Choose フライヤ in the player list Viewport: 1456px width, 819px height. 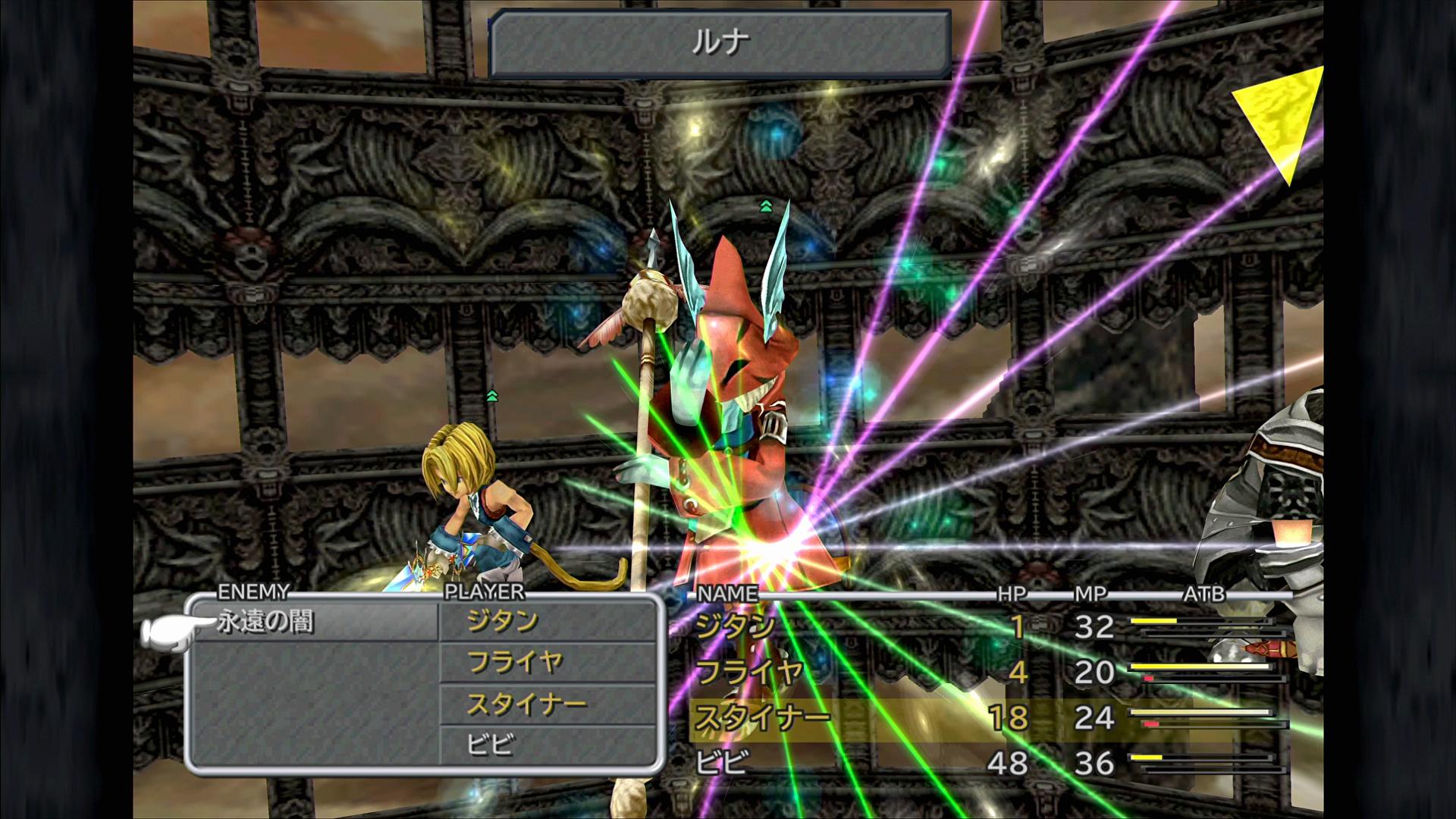(515, 663)
